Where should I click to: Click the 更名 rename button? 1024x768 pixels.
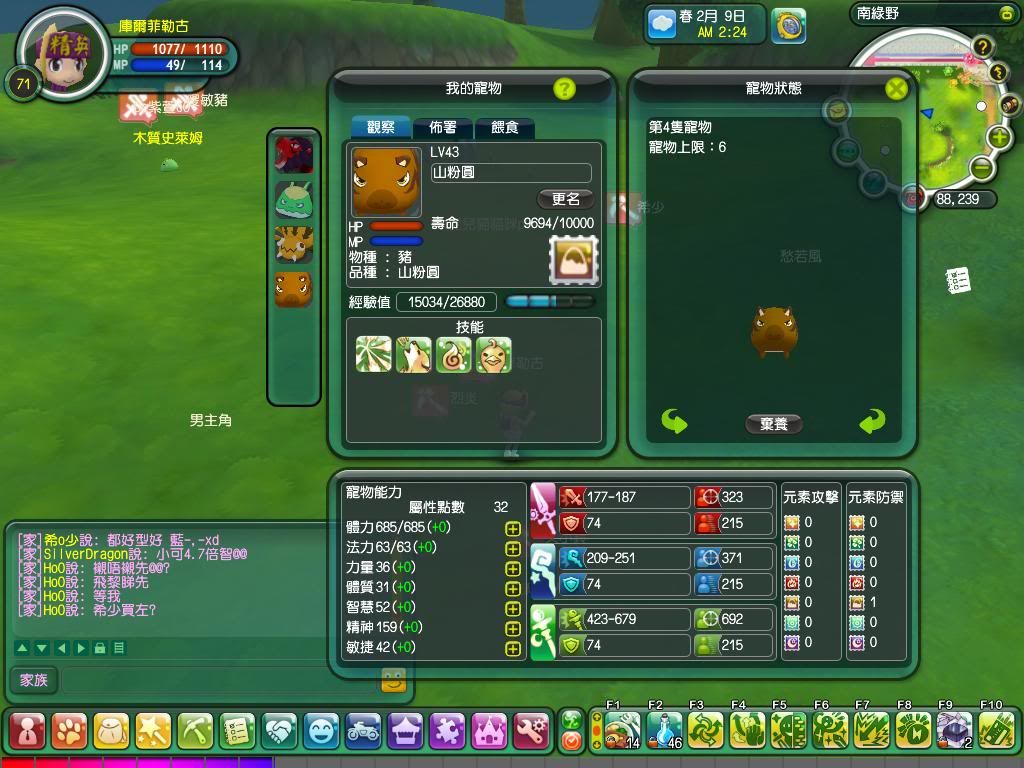click(x=566, y=199)
